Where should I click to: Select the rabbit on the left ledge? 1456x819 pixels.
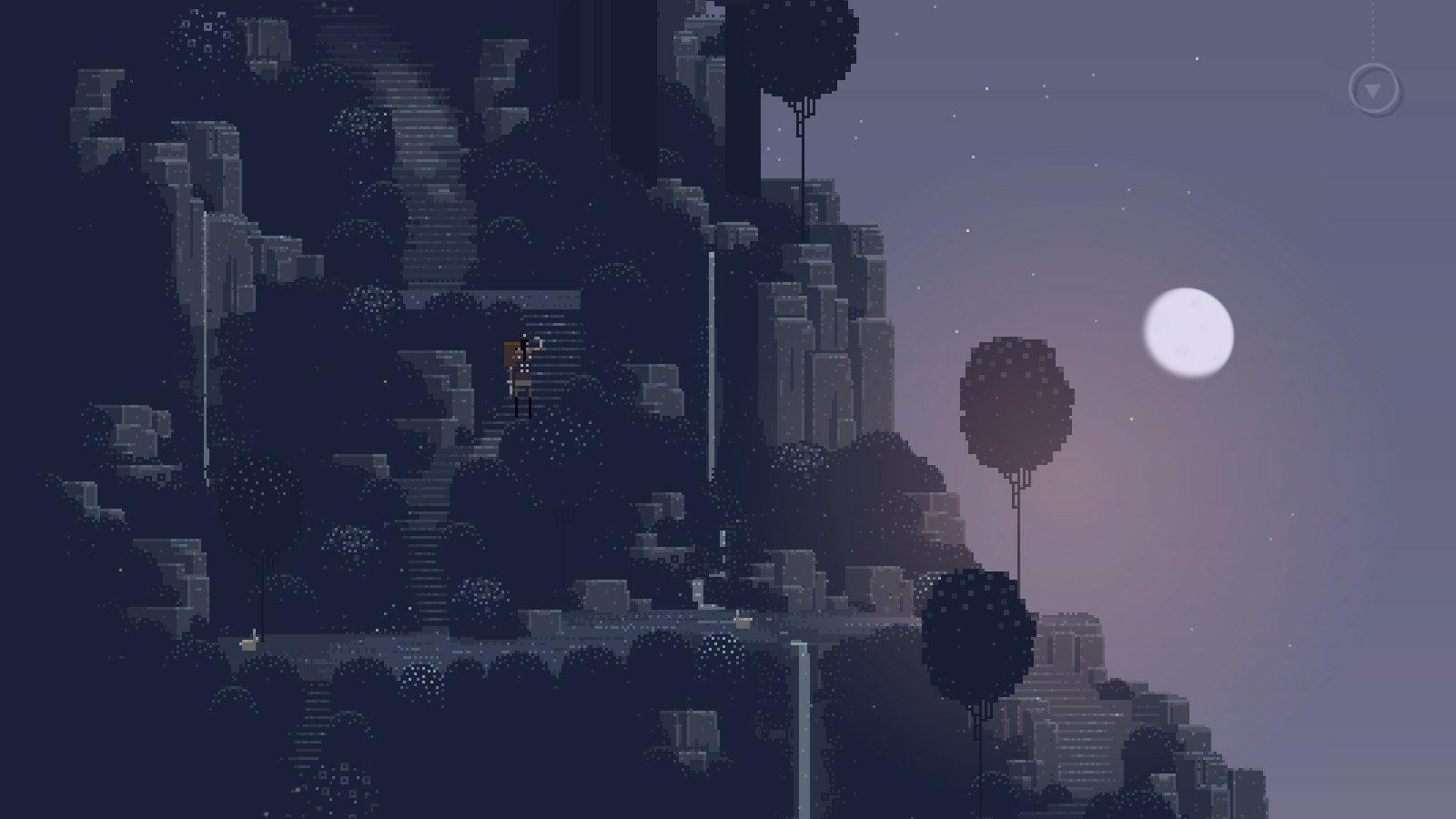click(248, 642)
